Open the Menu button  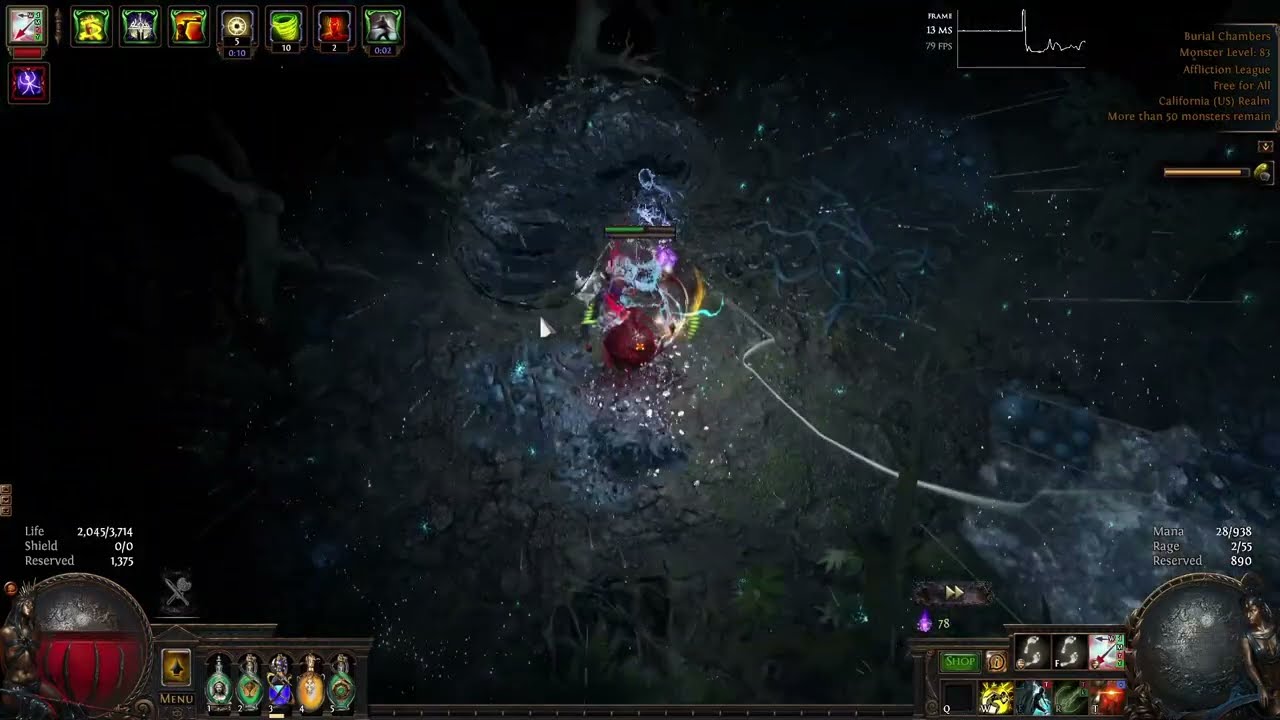click(x=176, y=698)
